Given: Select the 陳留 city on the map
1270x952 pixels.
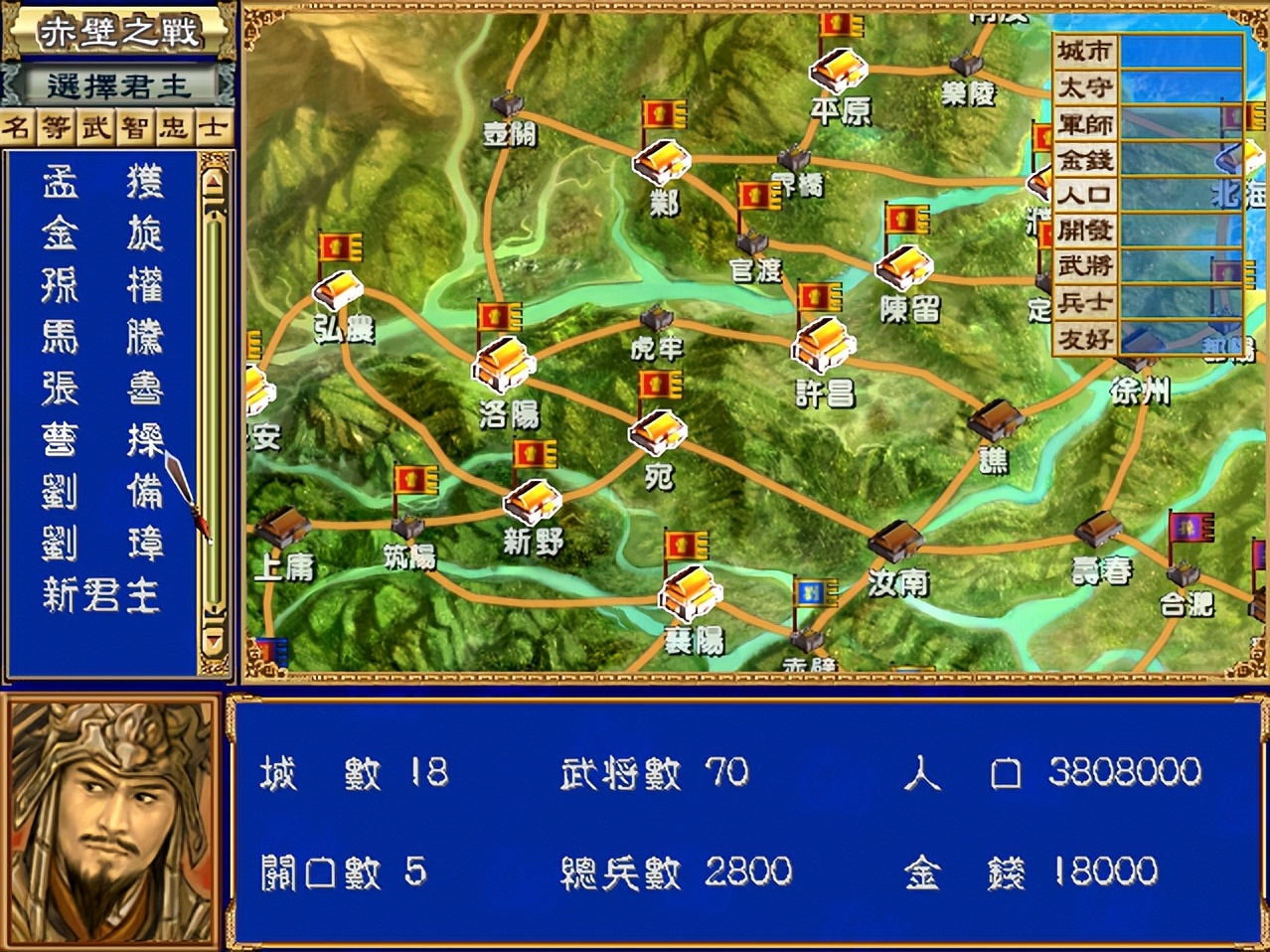Looking at the screenshot, I should (903, 266).
